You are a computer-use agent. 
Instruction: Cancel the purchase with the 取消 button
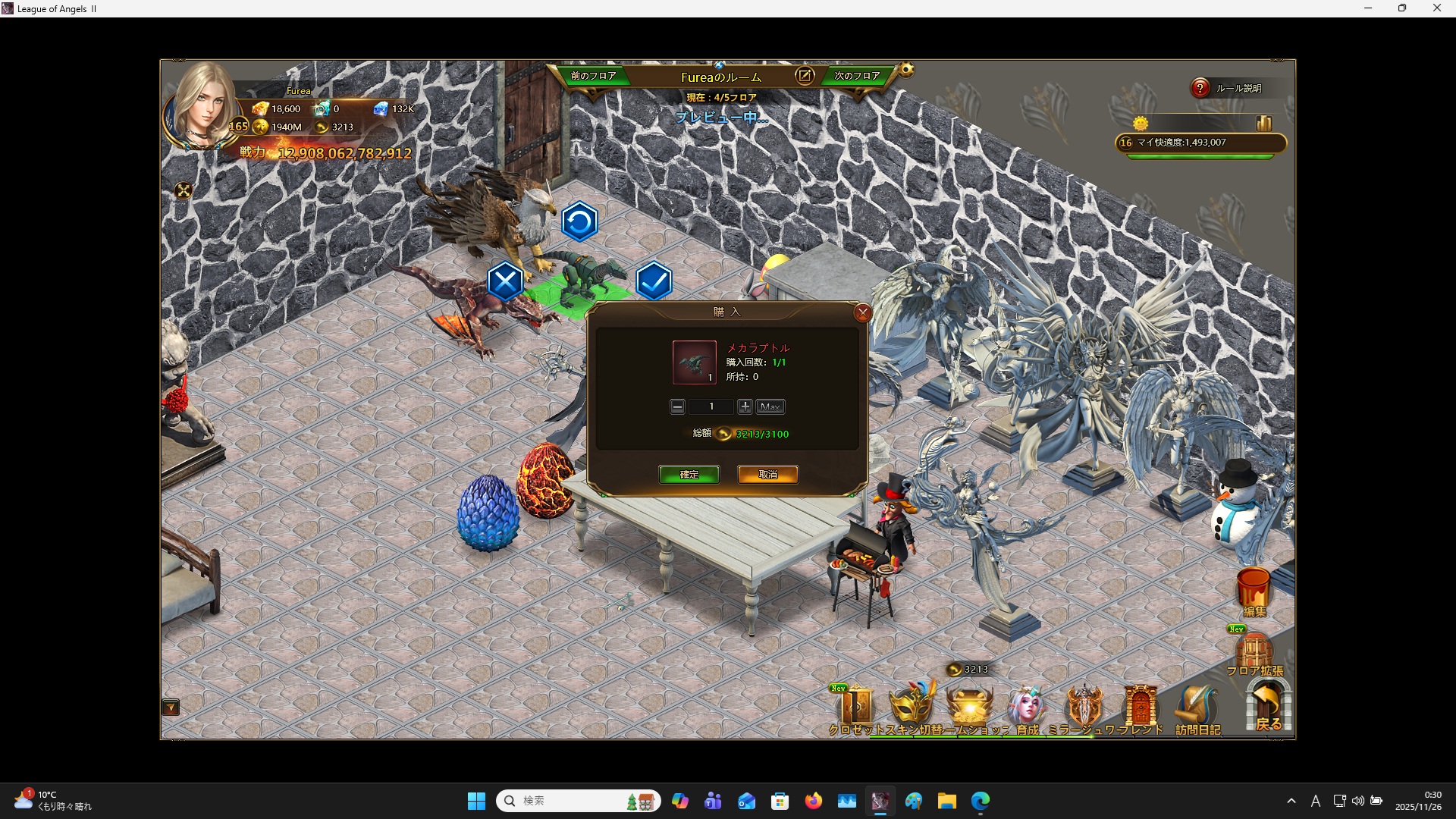click(767, 475)
